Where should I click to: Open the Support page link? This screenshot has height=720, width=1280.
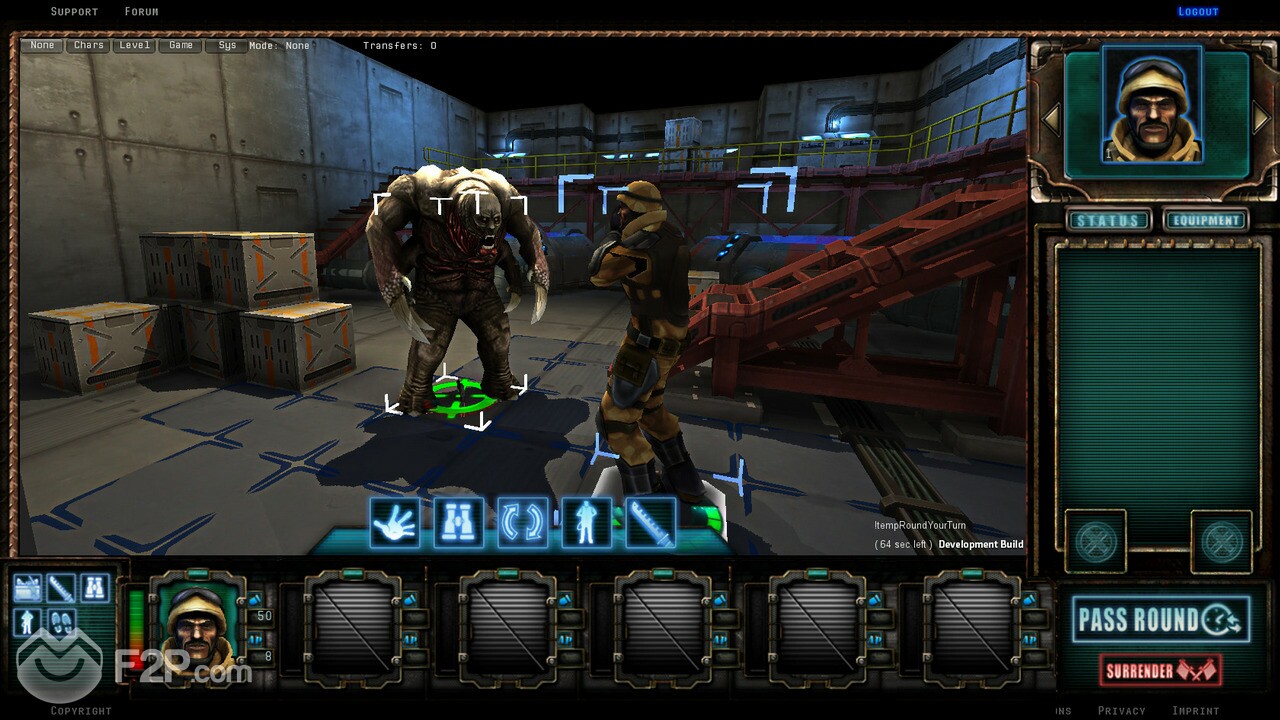pyautogui.click(x=74, y=12)
